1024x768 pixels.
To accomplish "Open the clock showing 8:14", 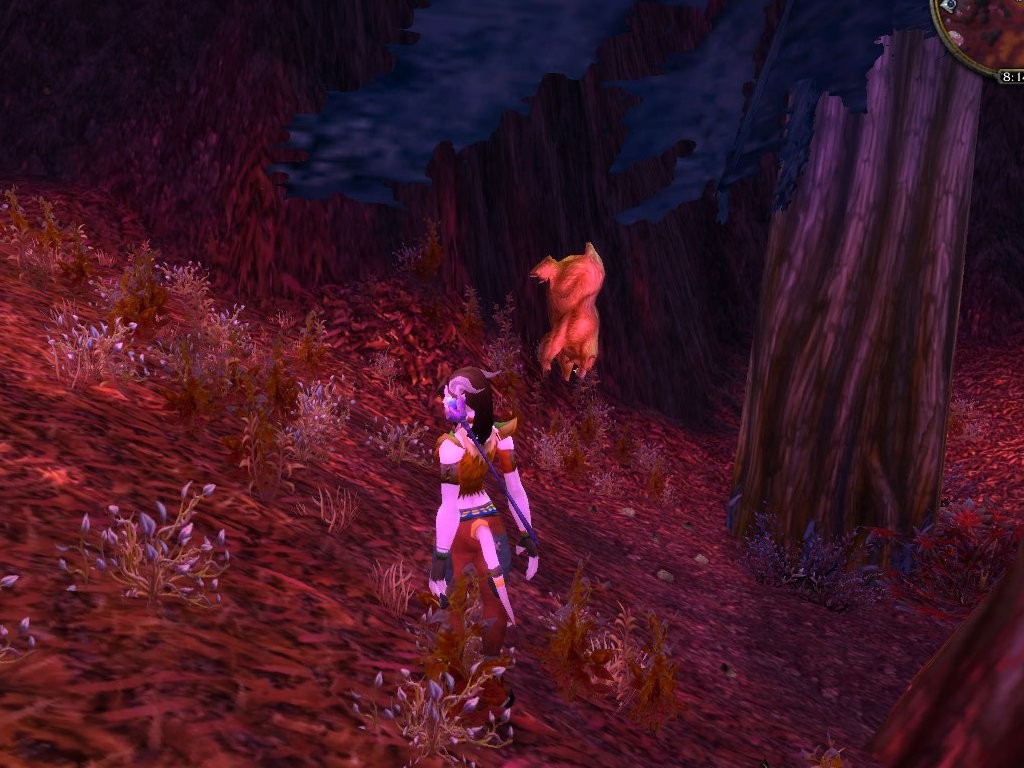I will 1010,75.
